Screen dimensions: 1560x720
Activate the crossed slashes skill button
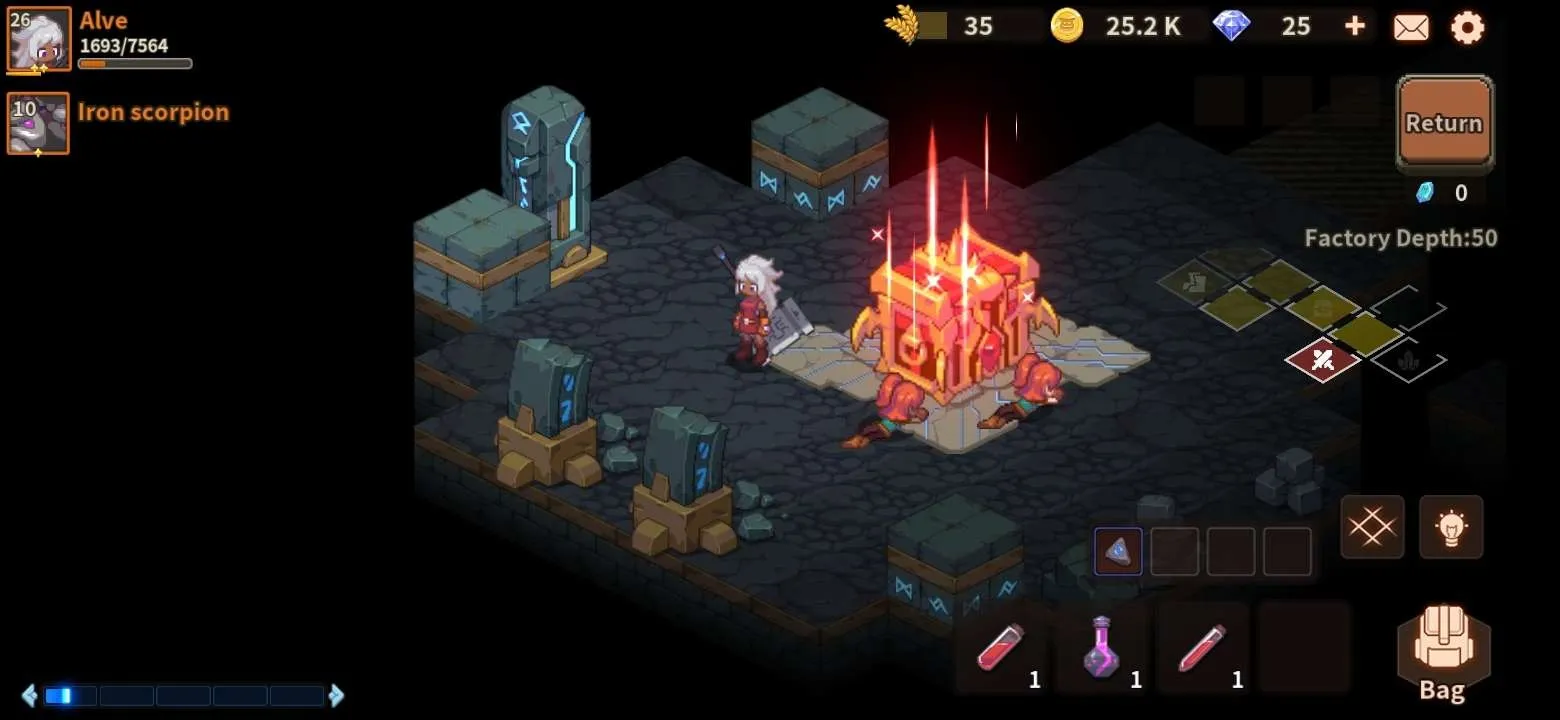point(1372,527)
